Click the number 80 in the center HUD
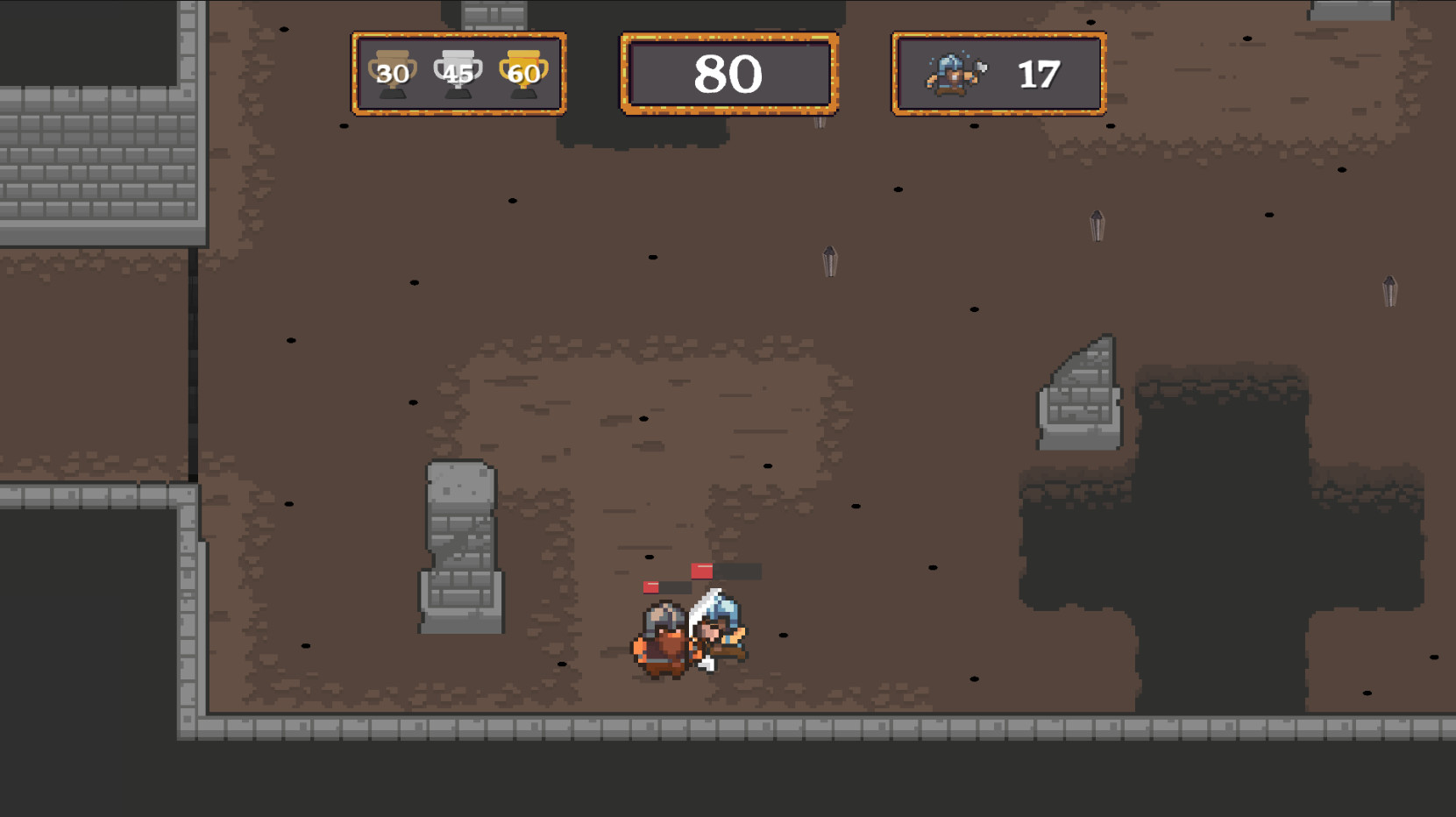Viewport: 1456px width, 817px height. [x=730, y=73]
